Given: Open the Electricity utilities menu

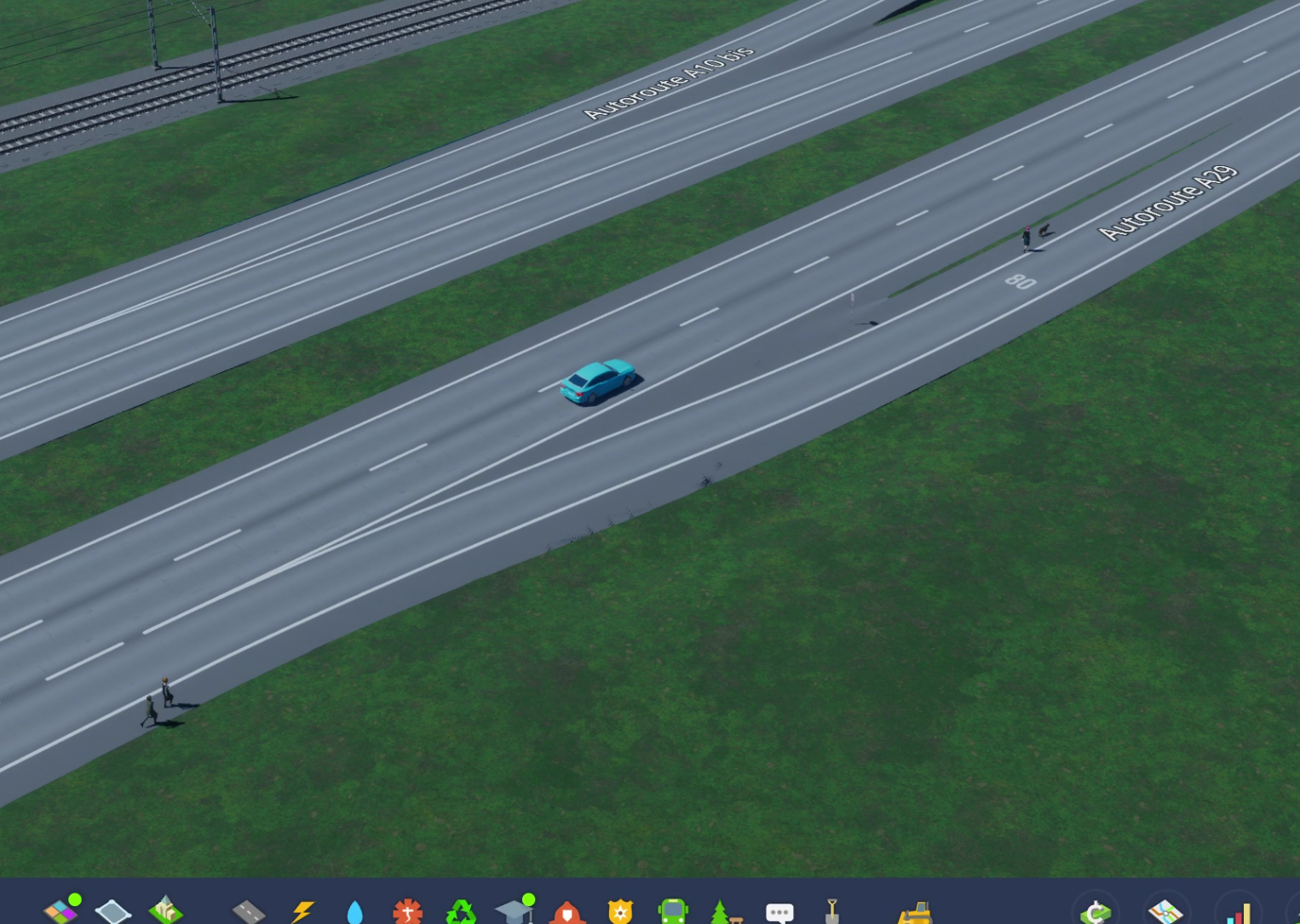Looking at the screenshot, I should point(303,911).
